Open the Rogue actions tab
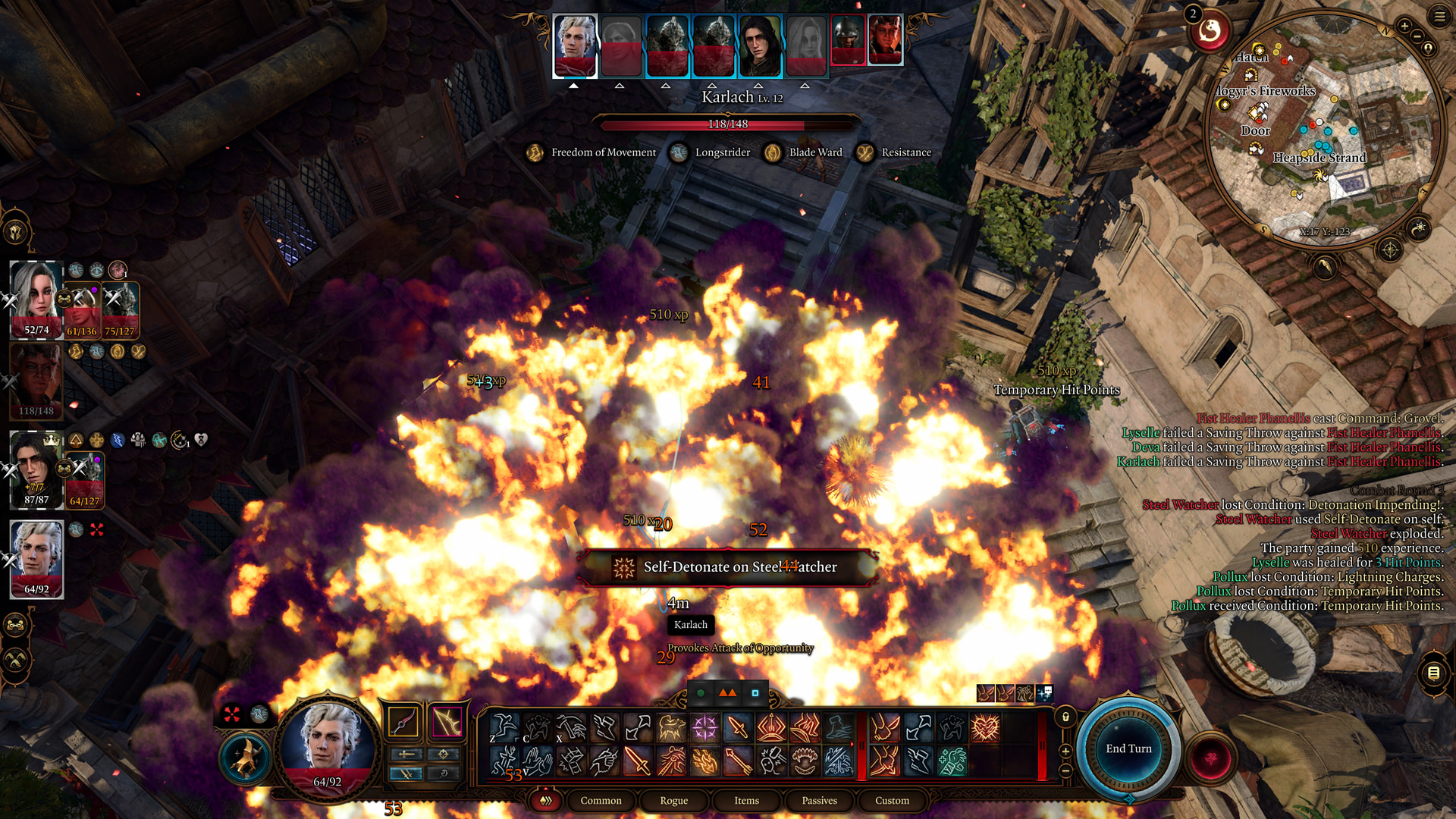This screenshot has height=819, width=1456. tap(673, 801)
